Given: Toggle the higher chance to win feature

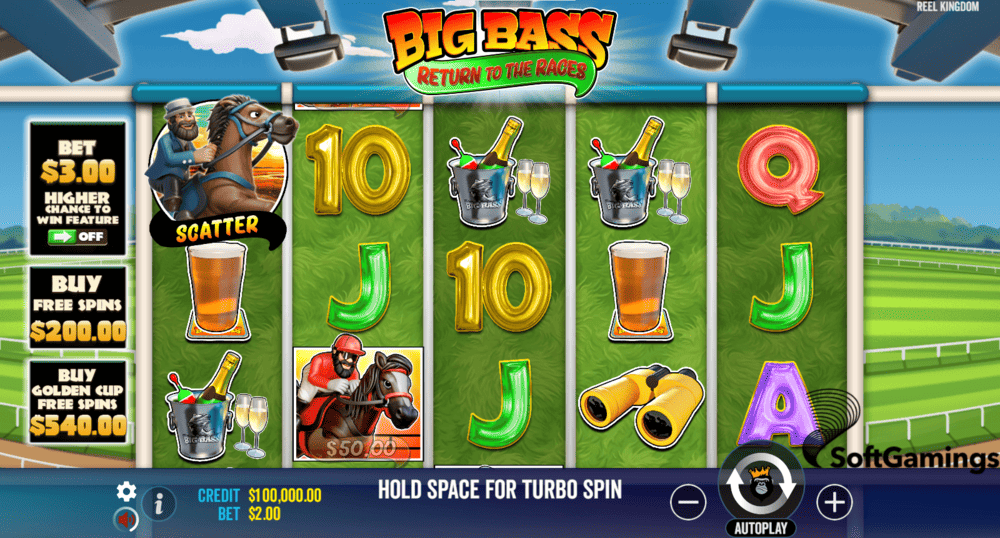Looking at the screenshot, I should tap(76, 239).
